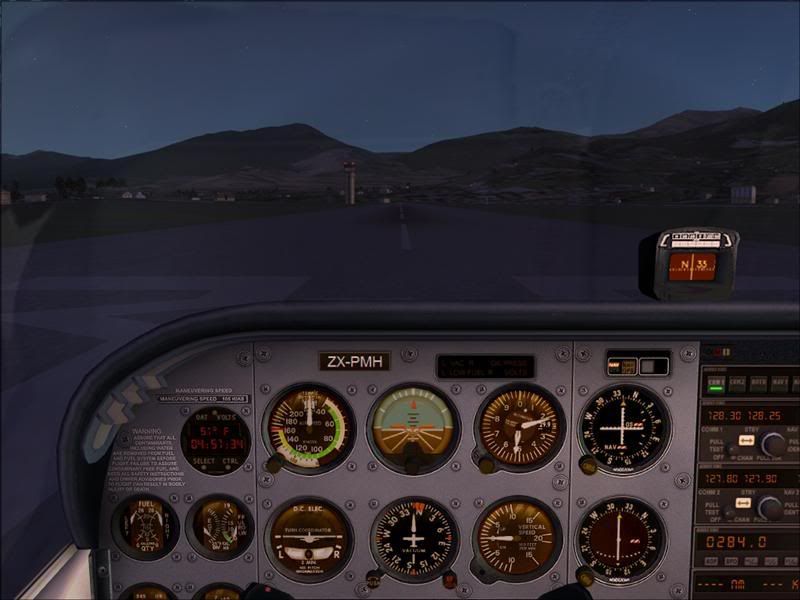Click the COMM 1 frequency tuning knob
Screen dimensions: 800x600
(772, 443)
